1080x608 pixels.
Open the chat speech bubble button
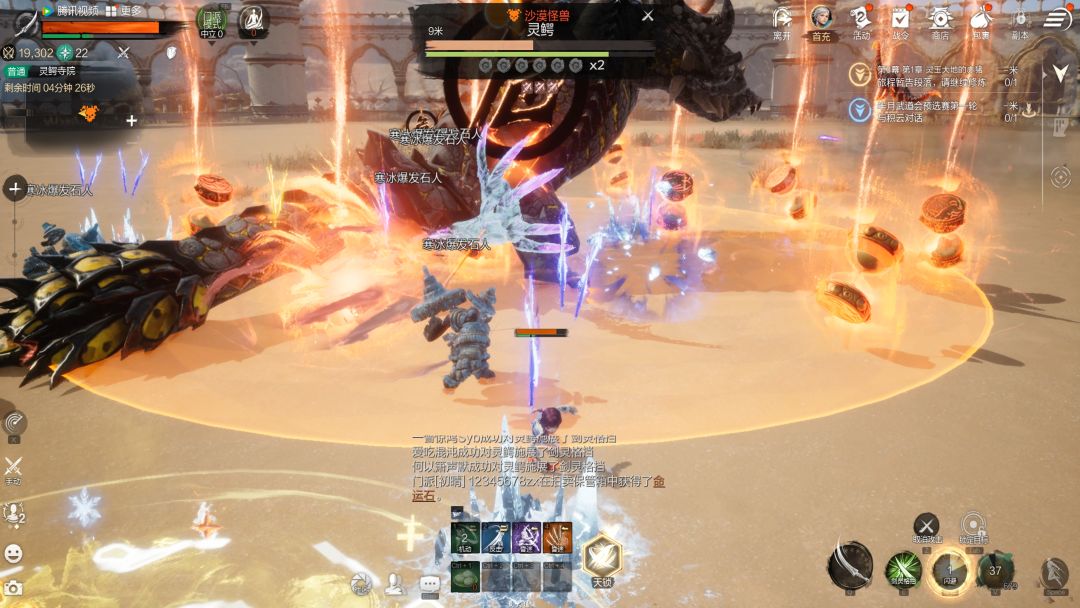(430, 583)
